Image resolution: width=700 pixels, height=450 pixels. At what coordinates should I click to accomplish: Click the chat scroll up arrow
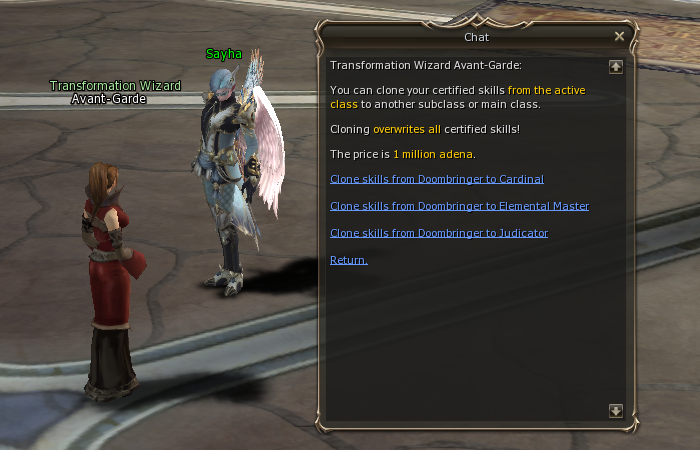coord(615,67)
